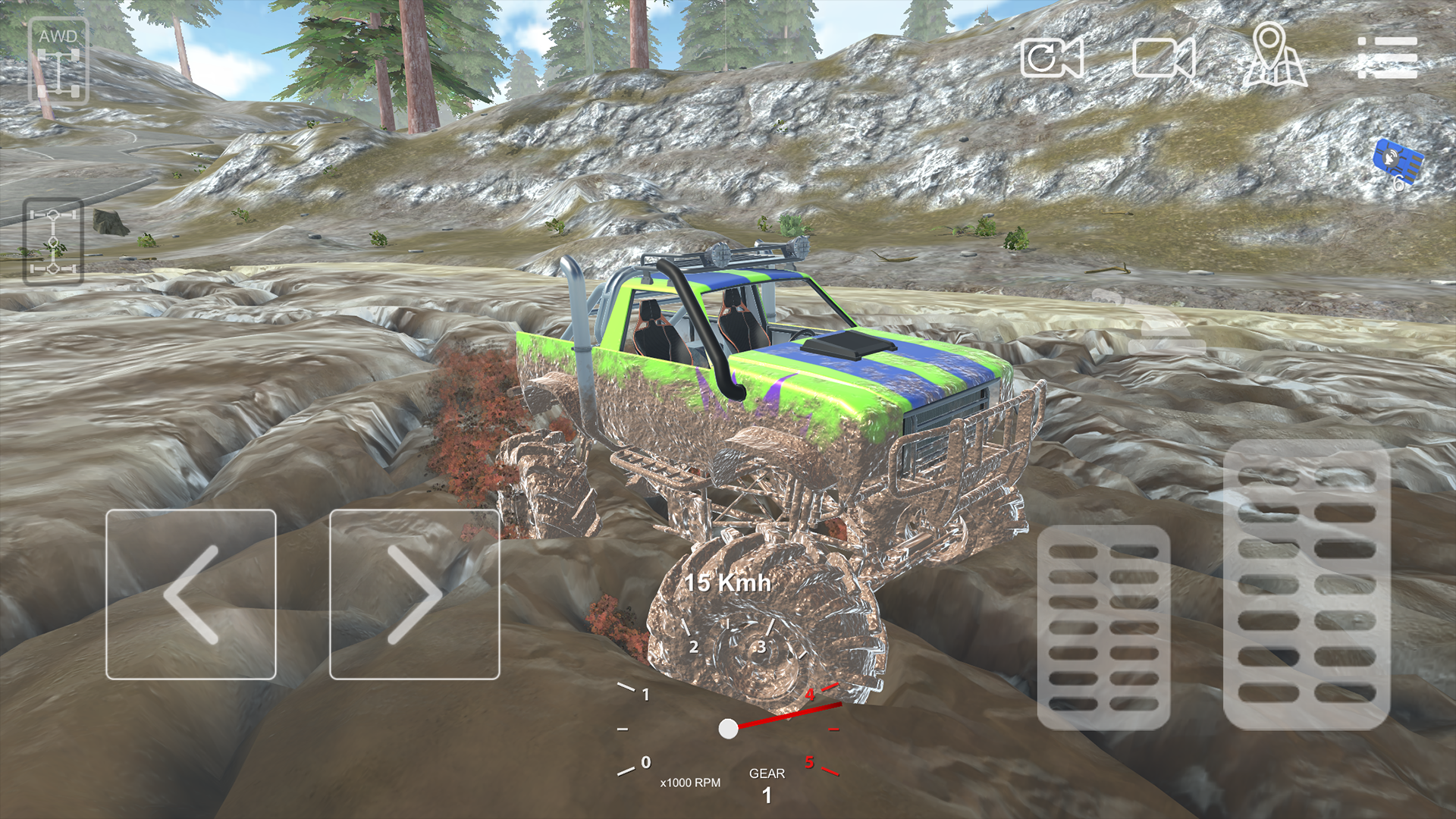The image size is (1456, 819).
Task: Switch the camera view
Action: point(1054,57)
